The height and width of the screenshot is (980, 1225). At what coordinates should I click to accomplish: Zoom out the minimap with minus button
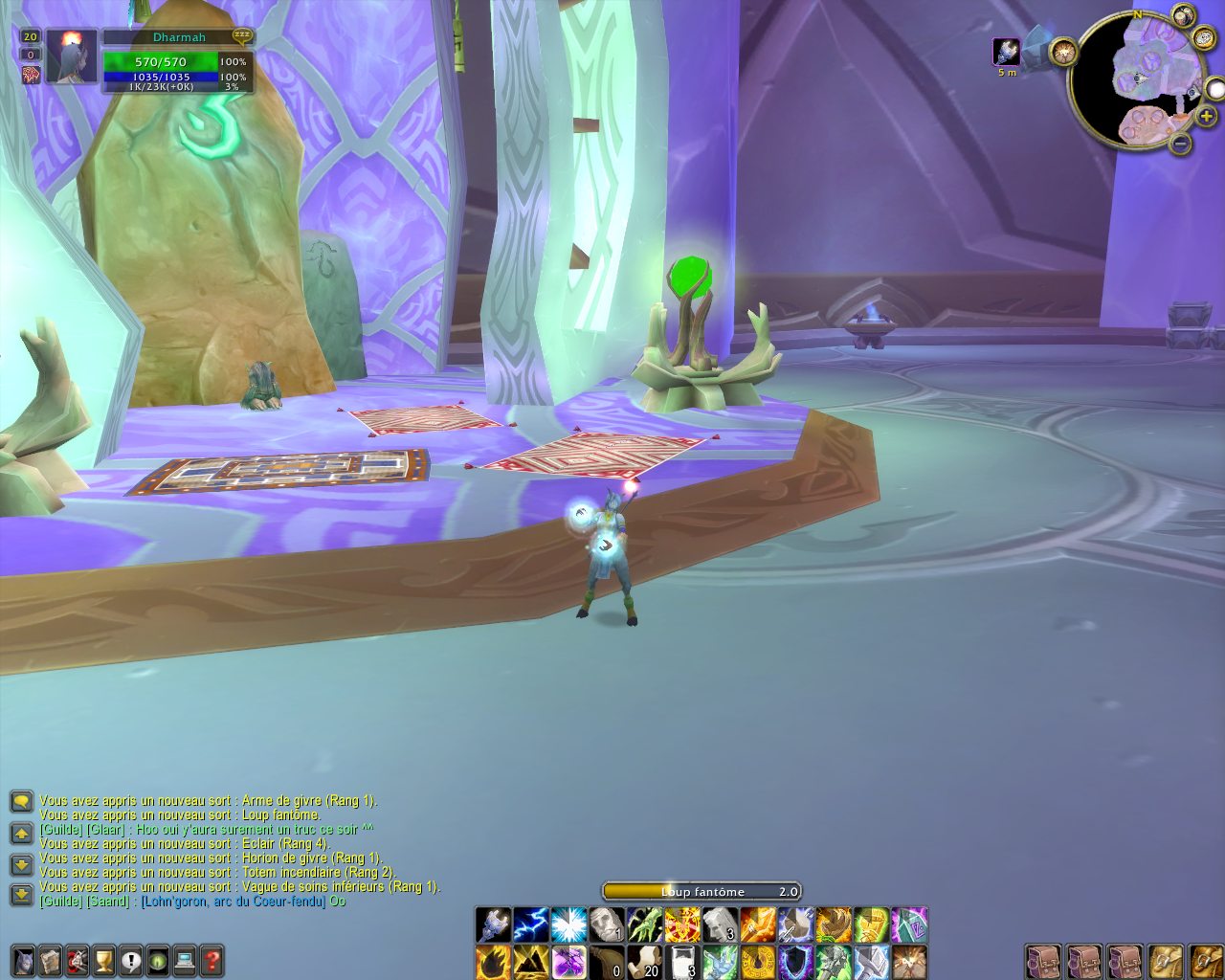tap(1181, 144)
